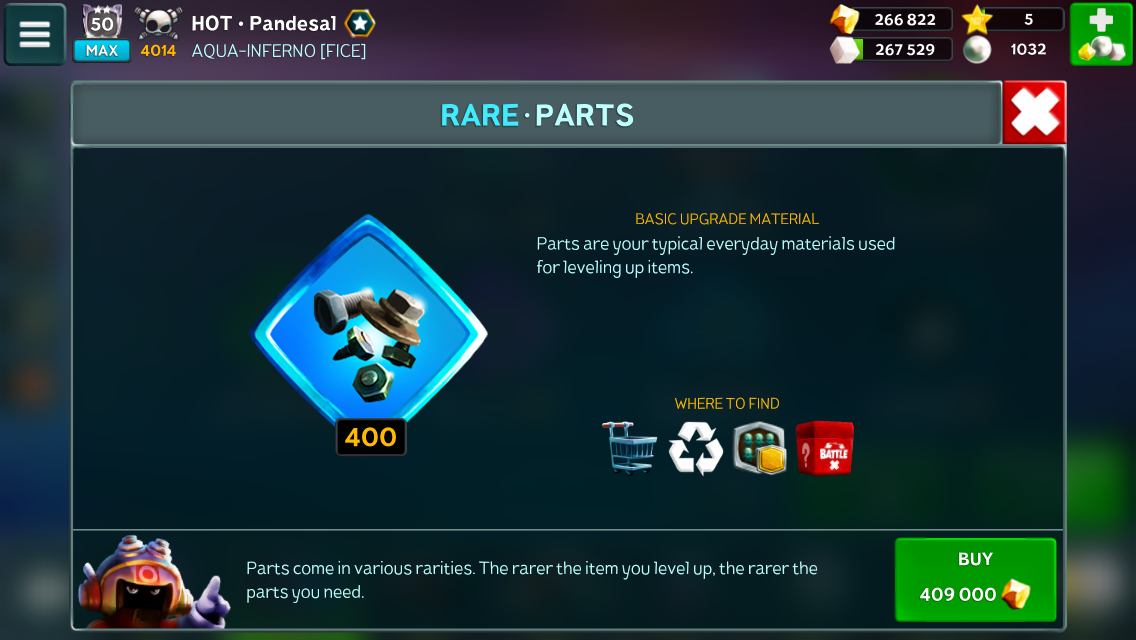The height and width of the screenshot is (640, 1136).
Task: Select the crate with gold hexagon icon
Action: 760,447
